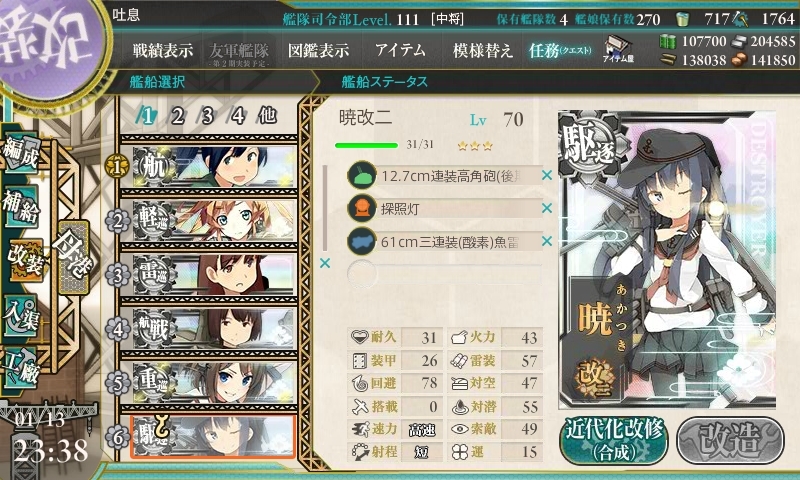The image size is (800, 480).
Task: Open the 戦績表示 records menu
Action: [x=163, y=50]
